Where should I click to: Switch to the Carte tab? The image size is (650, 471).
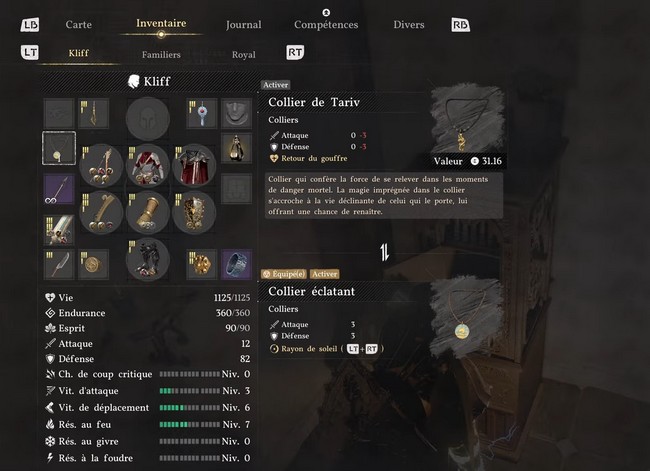79,24
